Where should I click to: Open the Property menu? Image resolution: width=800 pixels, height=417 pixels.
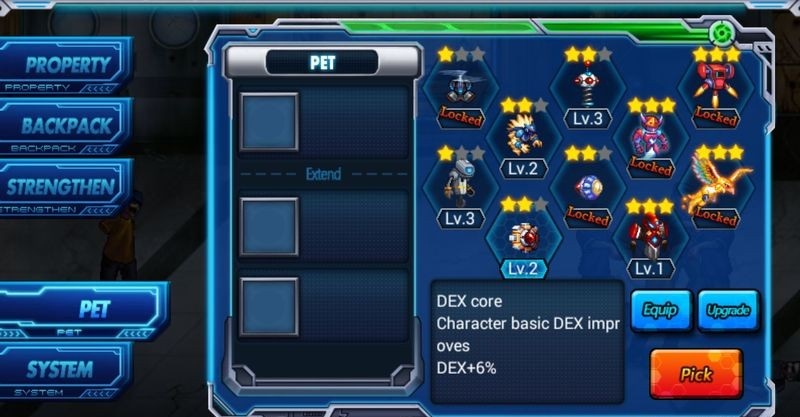coord(66,66)
